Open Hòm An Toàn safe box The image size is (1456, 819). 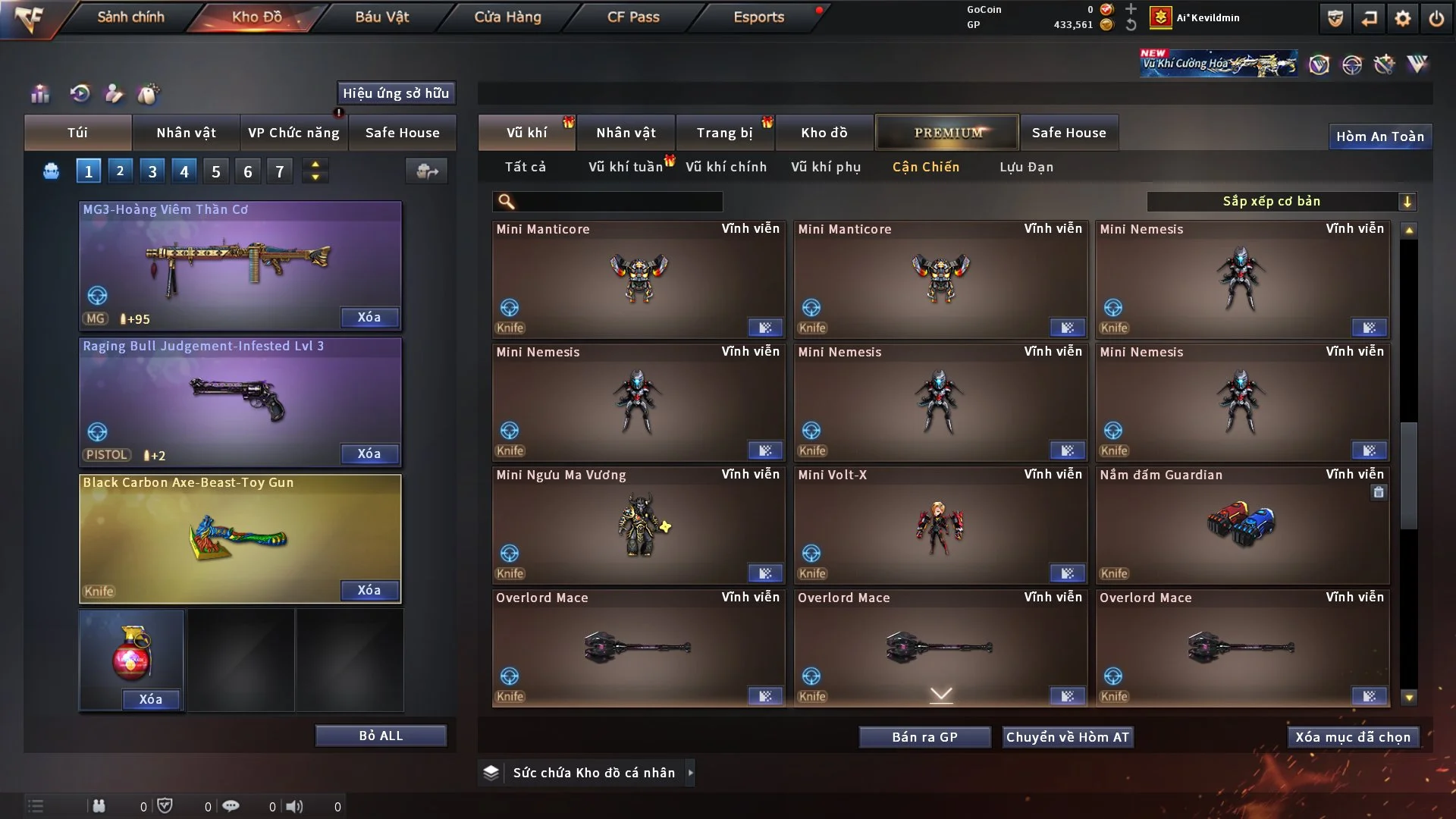coord(1379,136)
